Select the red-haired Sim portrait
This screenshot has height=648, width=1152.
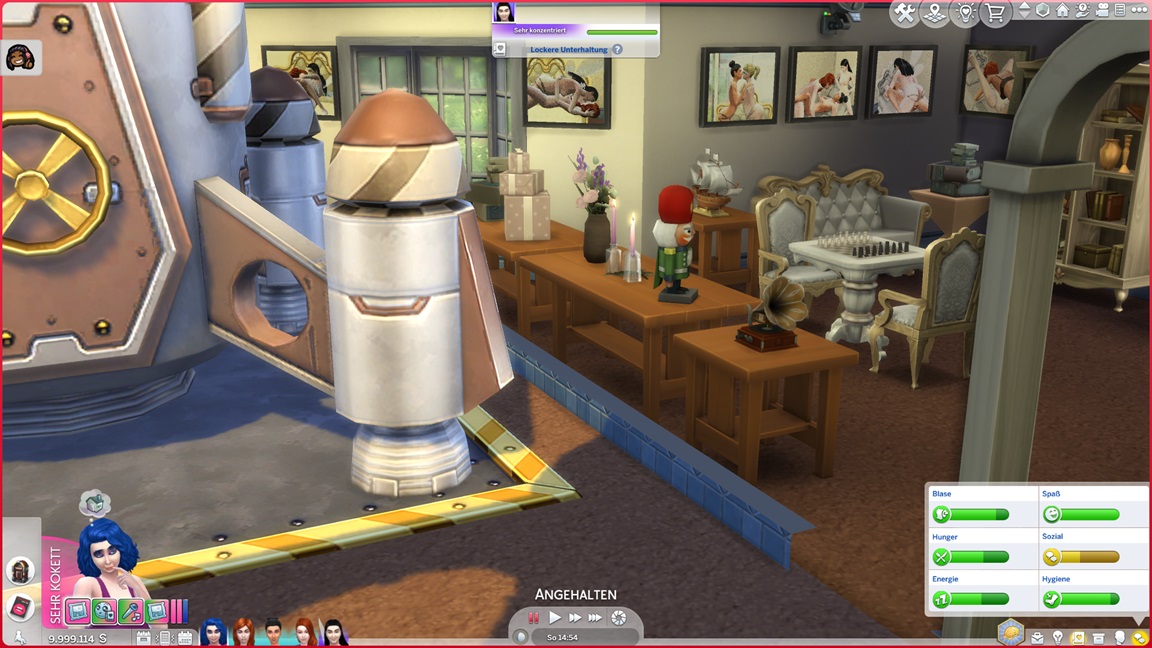[243, 632]
